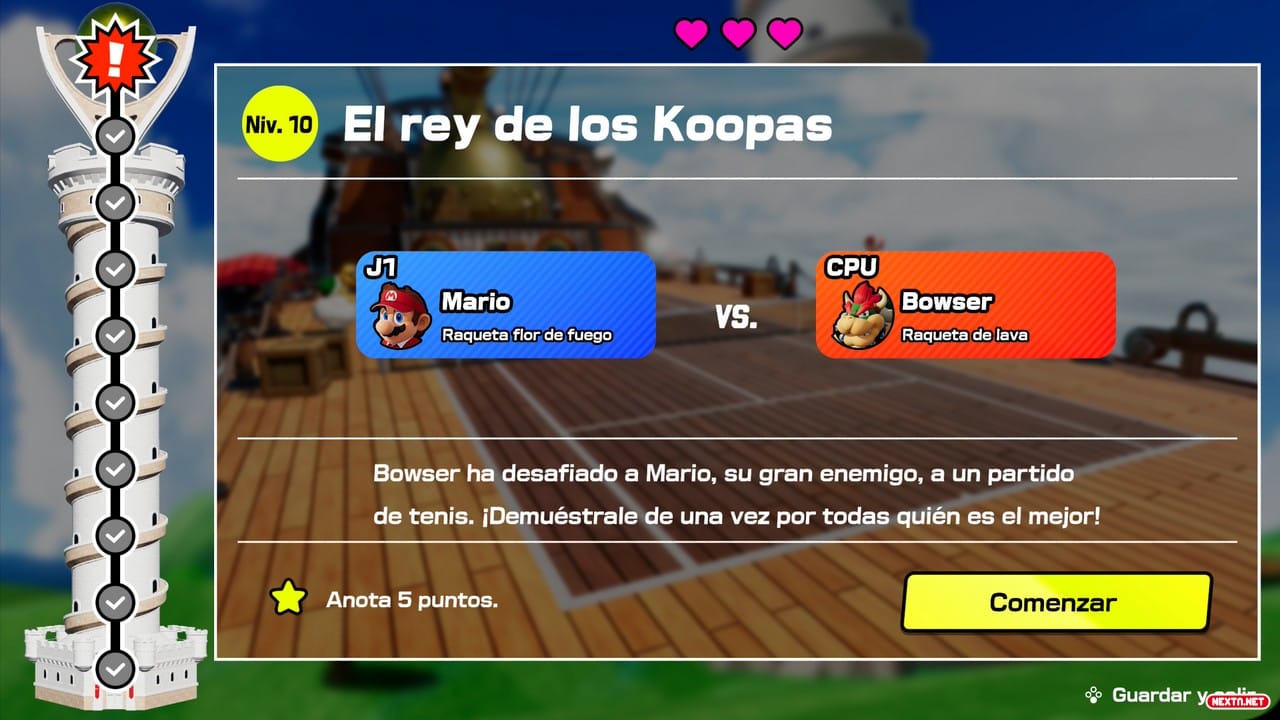Click the middle pink heart icon
Viewport: 1280px width, 720px height.
737,32
